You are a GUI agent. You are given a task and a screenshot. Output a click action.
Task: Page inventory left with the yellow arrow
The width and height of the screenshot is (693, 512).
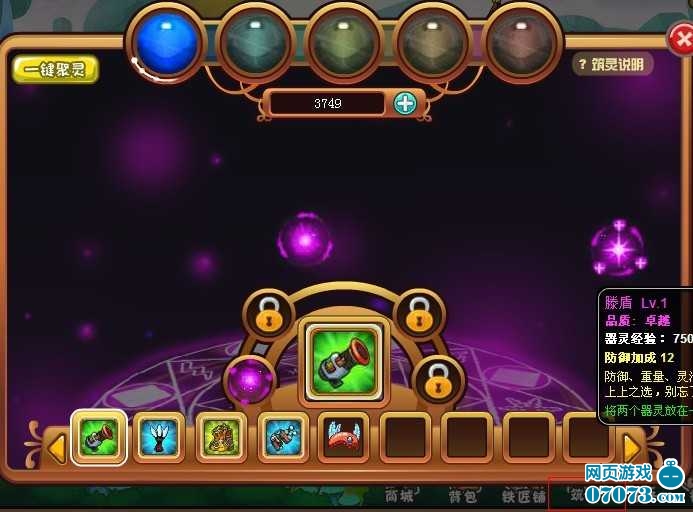57,446
